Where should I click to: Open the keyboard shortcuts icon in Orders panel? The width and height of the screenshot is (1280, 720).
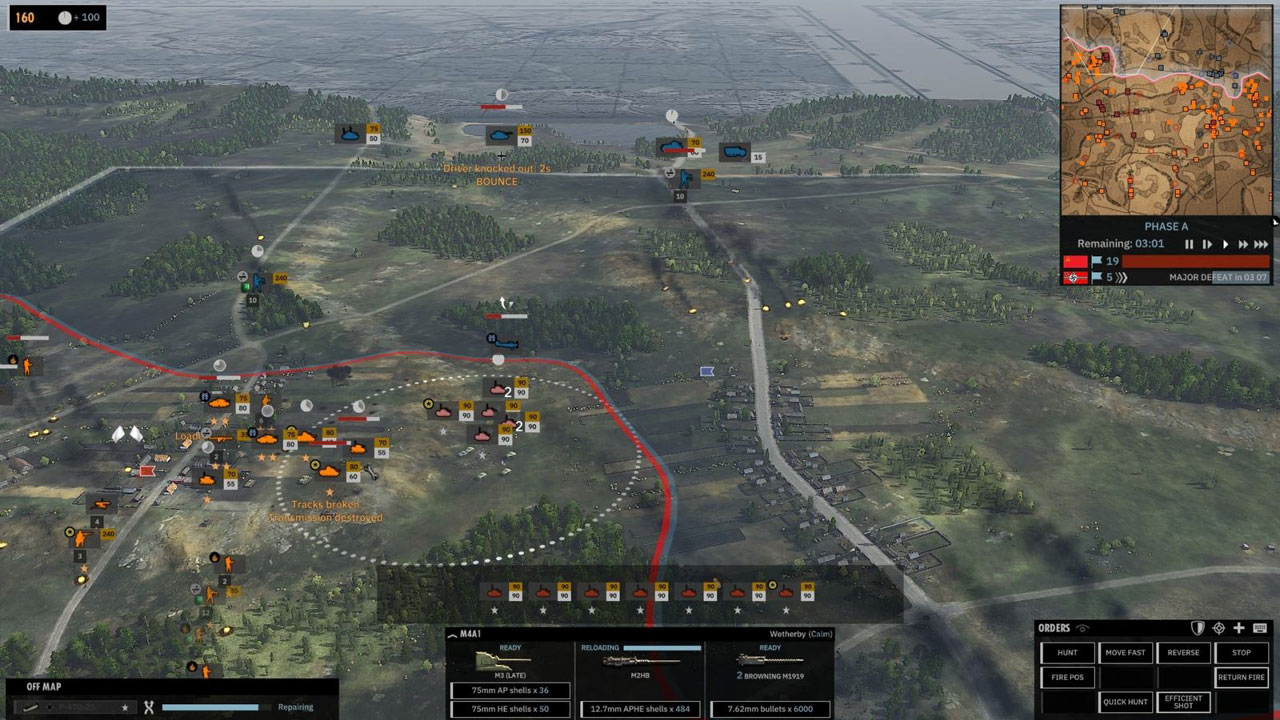pyautogui.click(x=1260, y=628)
